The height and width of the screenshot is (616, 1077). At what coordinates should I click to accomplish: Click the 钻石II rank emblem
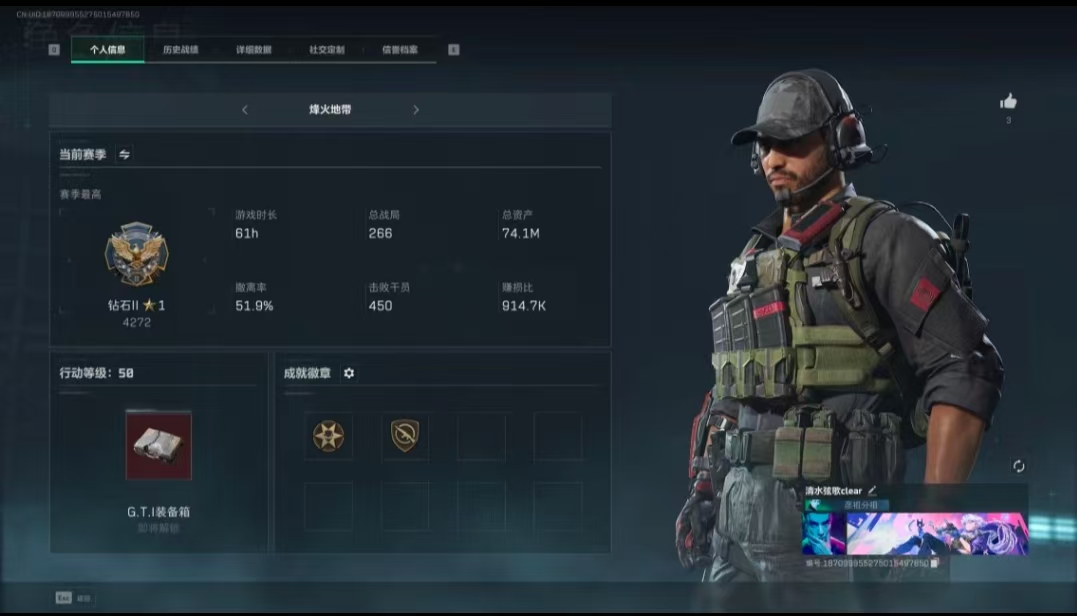tap(136, 254)
